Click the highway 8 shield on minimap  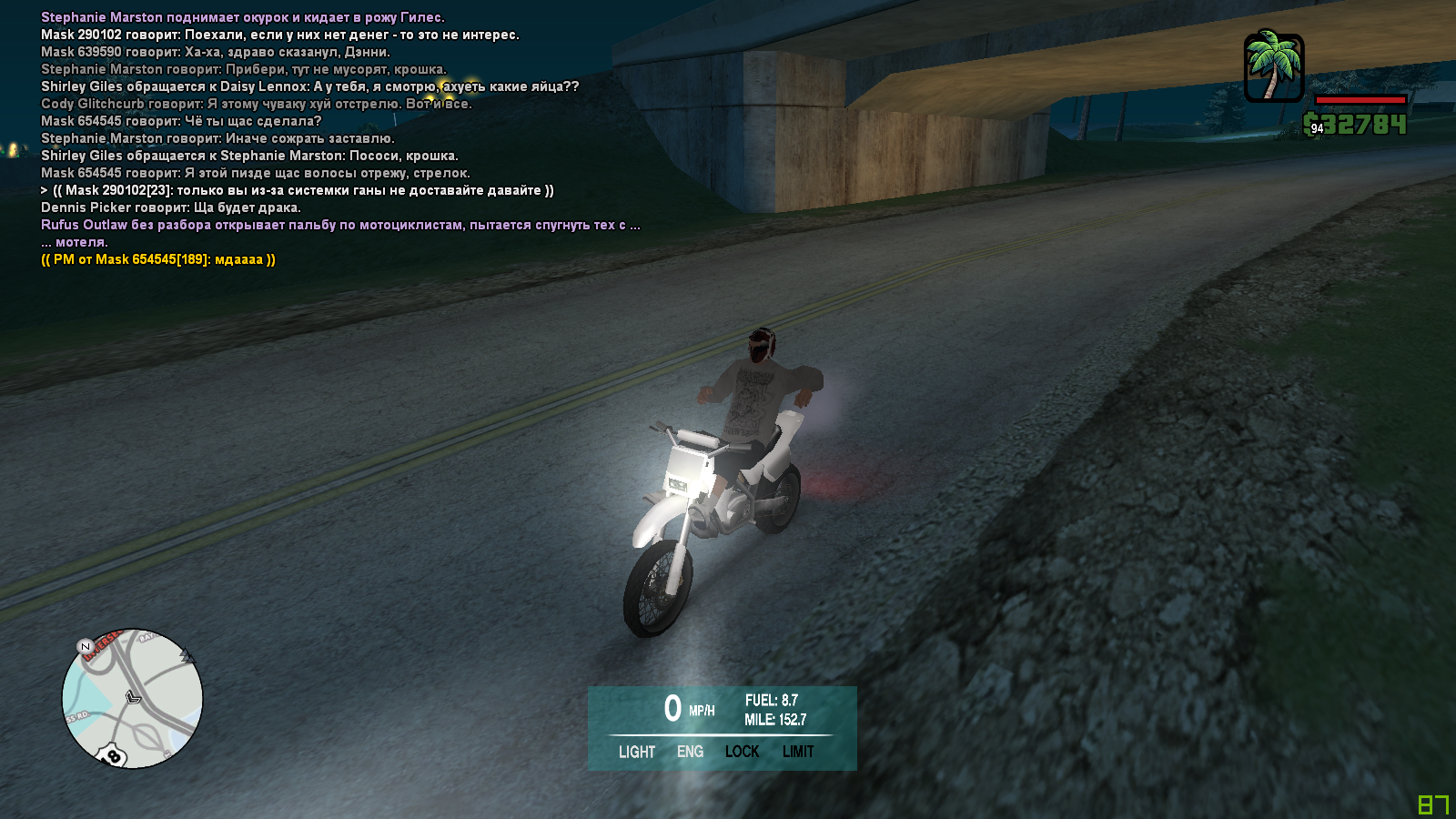[x=114, y=756]
